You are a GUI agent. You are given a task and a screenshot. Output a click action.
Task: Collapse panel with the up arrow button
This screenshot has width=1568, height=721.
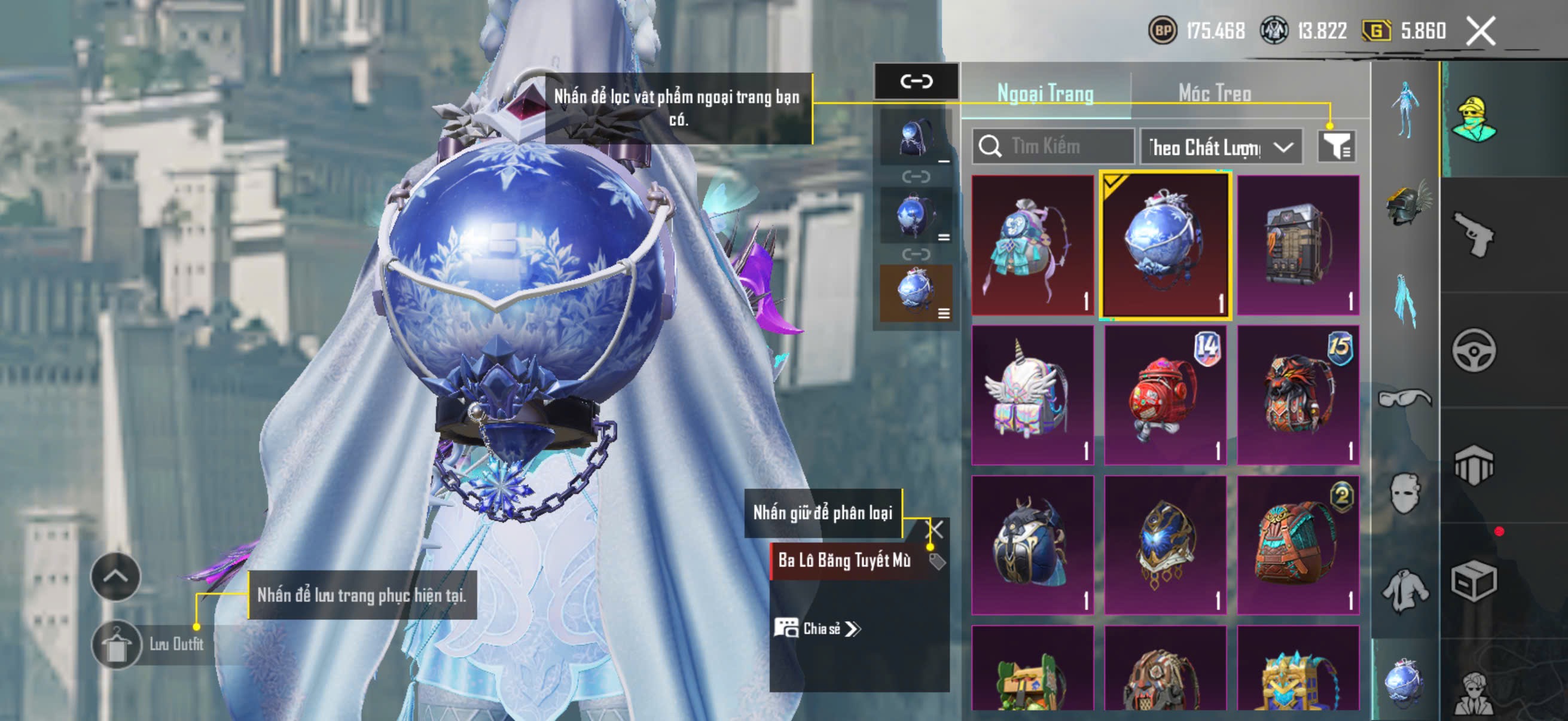tap(115, 576)
